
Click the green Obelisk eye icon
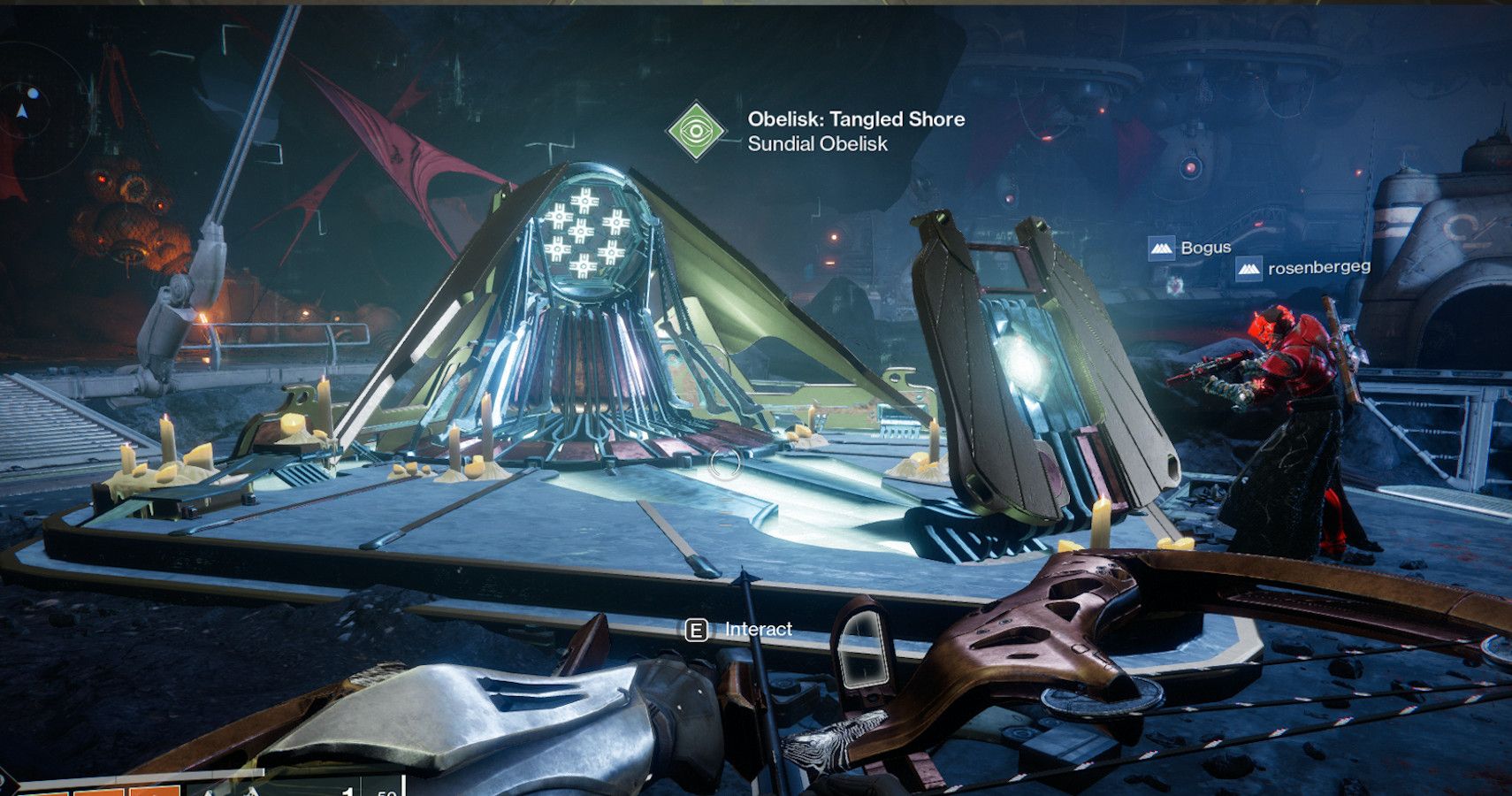pyautogui.click(x=698, y=131)
